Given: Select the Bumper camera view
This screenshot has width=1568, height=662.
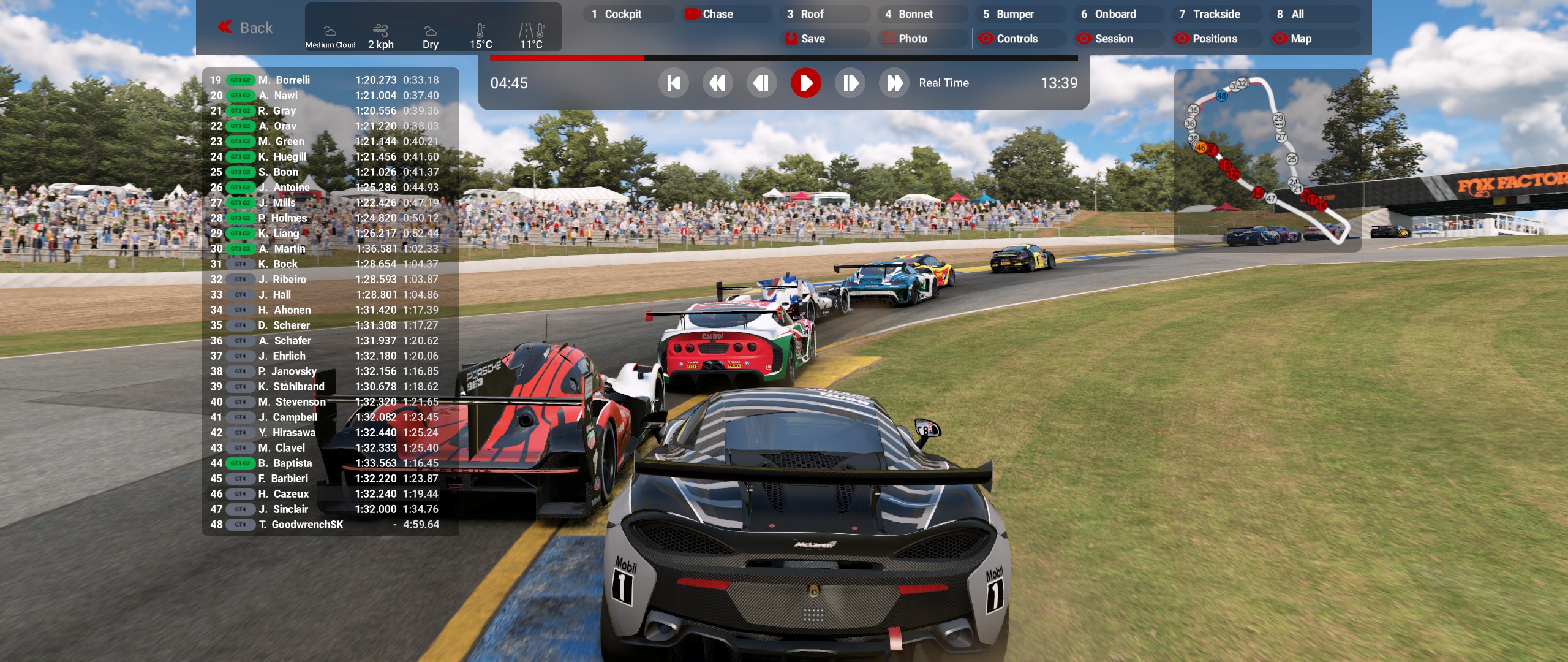Looking at the screenshot, I should tap(1019, 14).
